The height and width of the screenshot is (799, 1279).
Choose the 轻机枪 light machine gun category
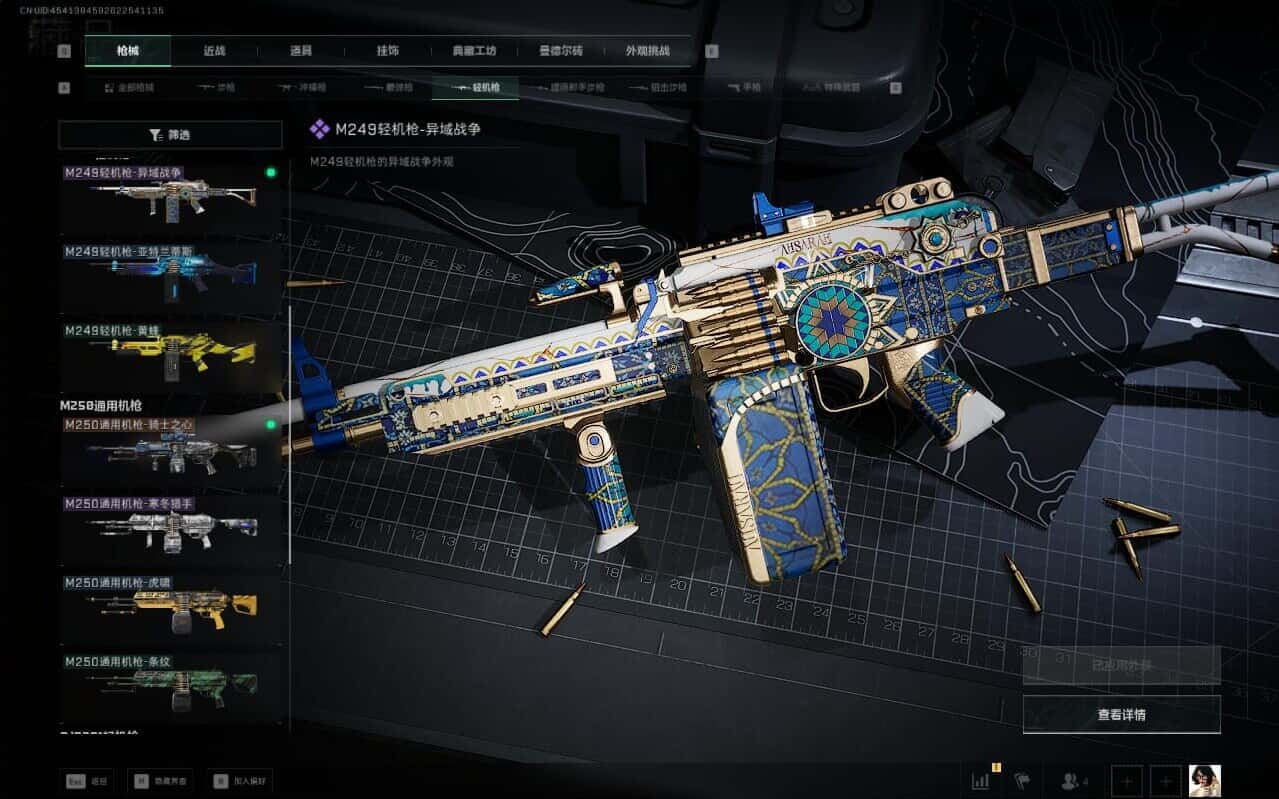click(x=475, y=88)
